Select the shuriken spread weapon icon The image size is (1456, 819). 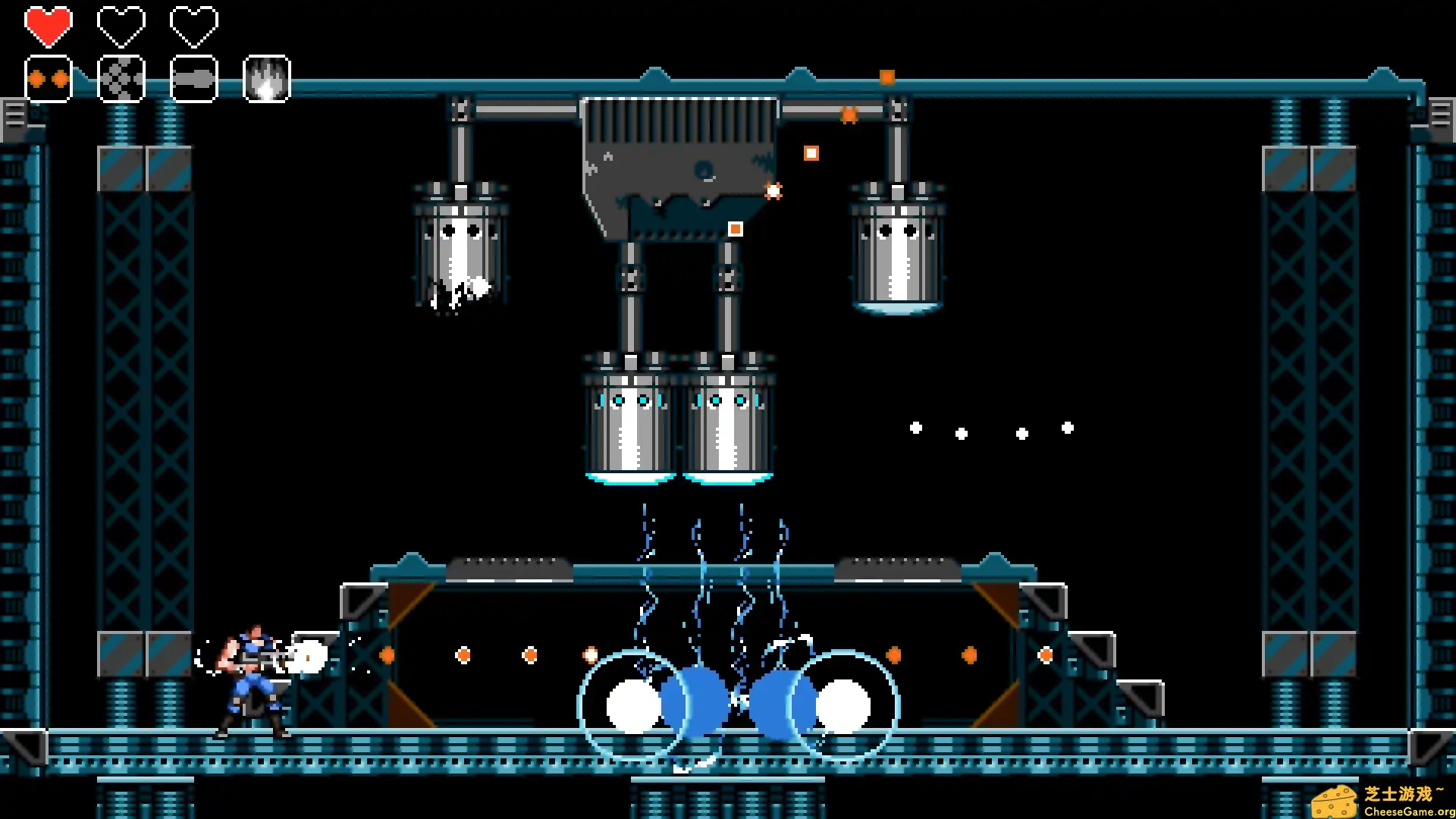(121, 77)
